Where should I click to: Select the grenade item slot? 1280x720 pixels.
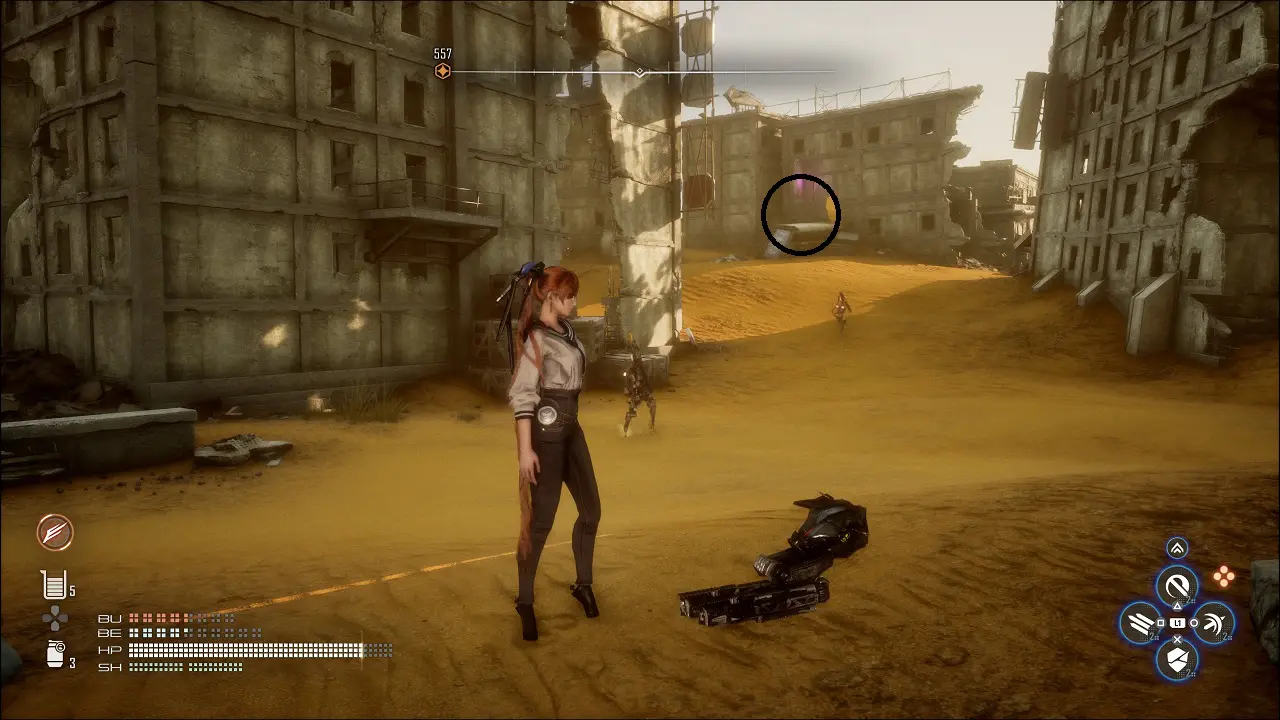point(55,655)
